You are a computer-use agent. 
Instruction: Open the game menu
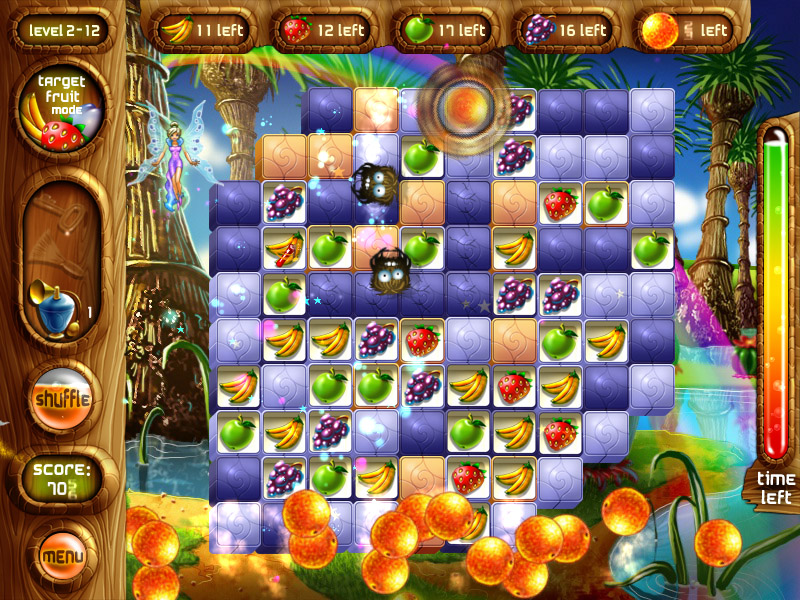click(62, 553)
